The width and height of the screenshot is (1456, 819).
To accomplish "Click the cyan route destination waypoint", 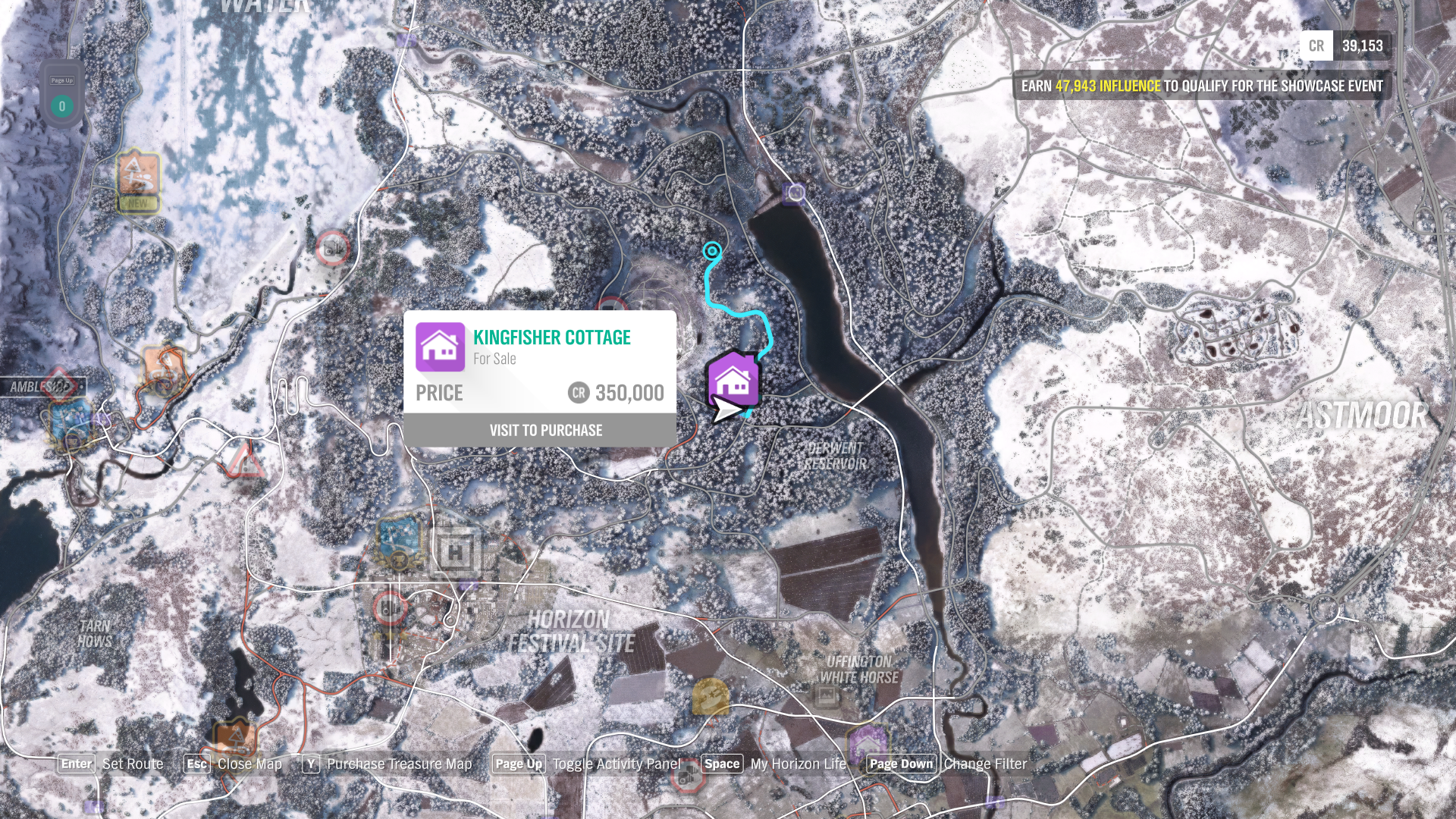I will [x=712, y=251].
